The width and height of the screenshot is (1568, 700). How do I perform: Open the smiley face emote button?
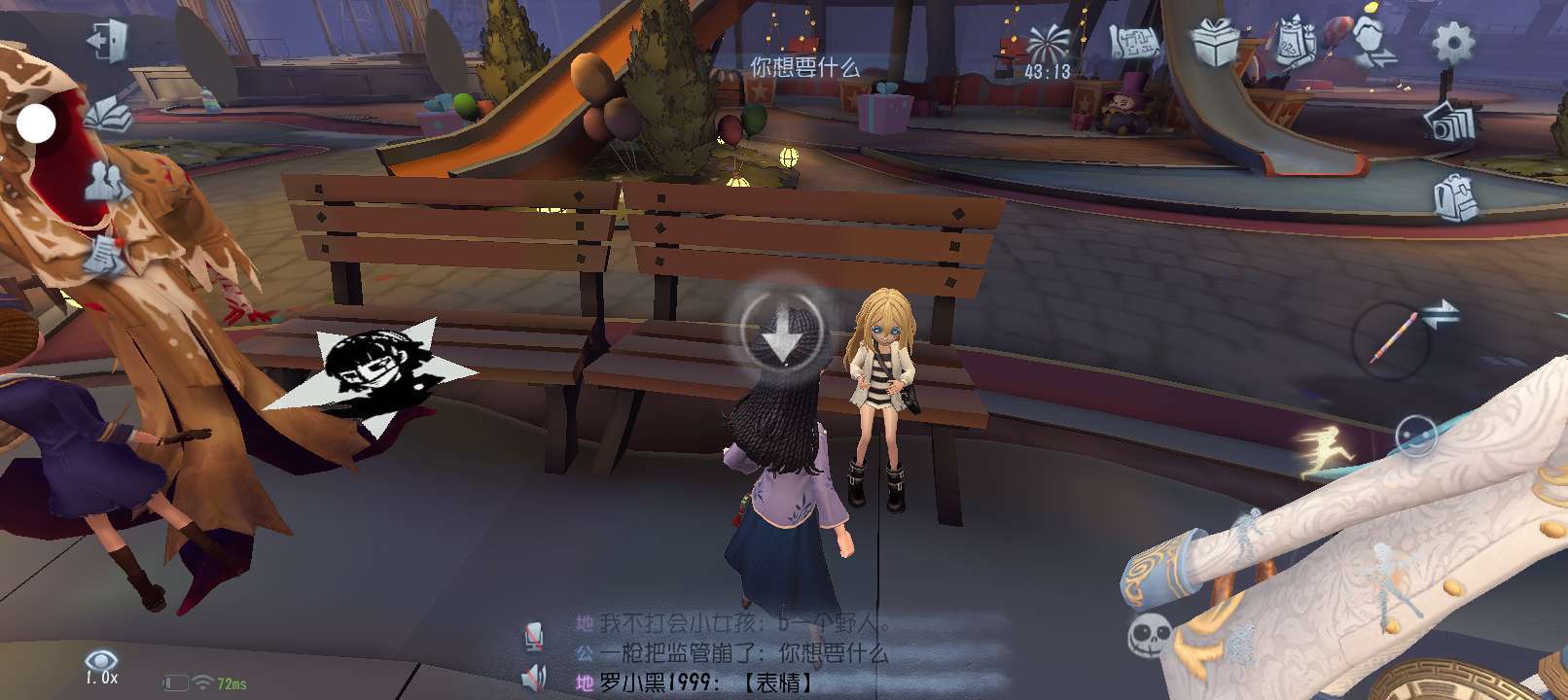1415,434
